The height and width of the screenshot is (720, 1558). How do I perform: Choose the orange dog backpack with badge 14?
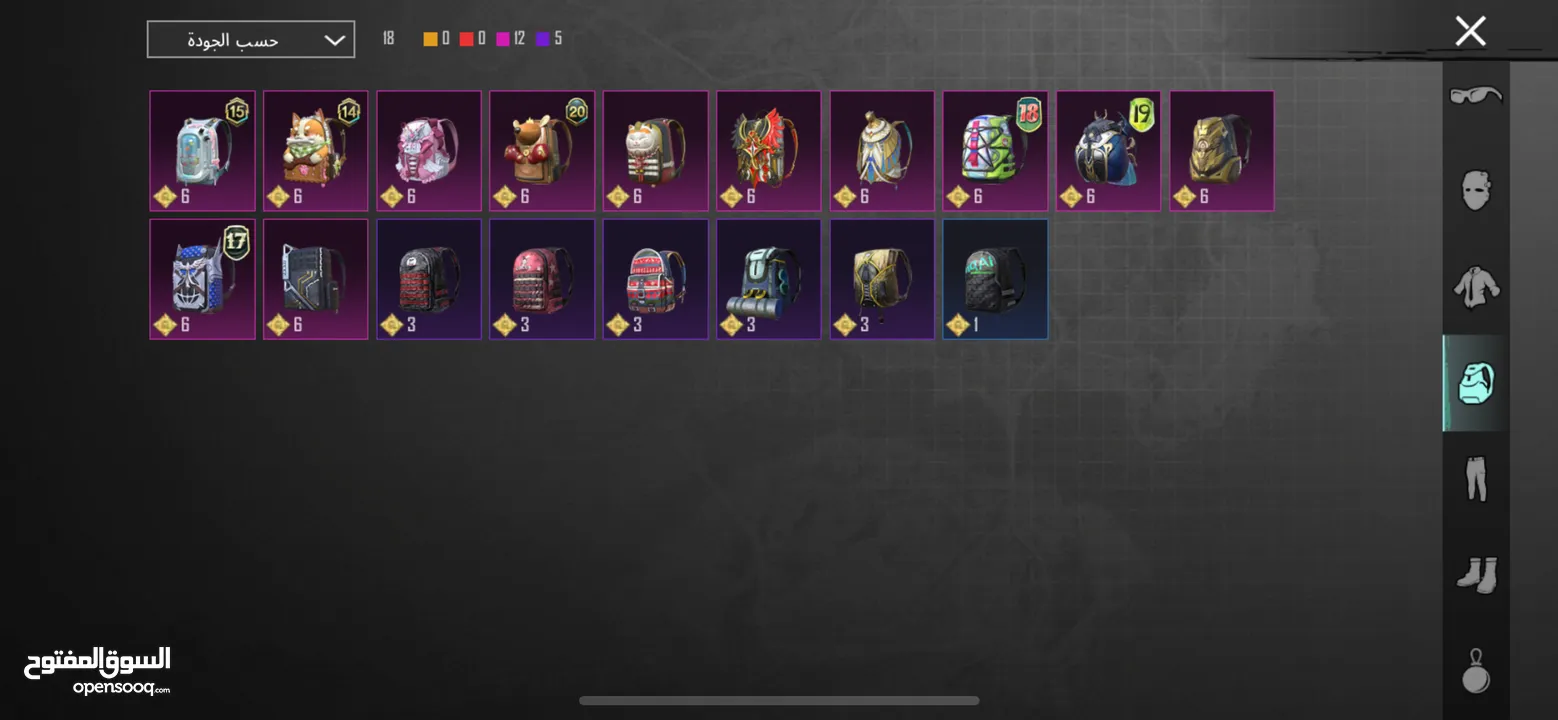(x=316, y=151)
